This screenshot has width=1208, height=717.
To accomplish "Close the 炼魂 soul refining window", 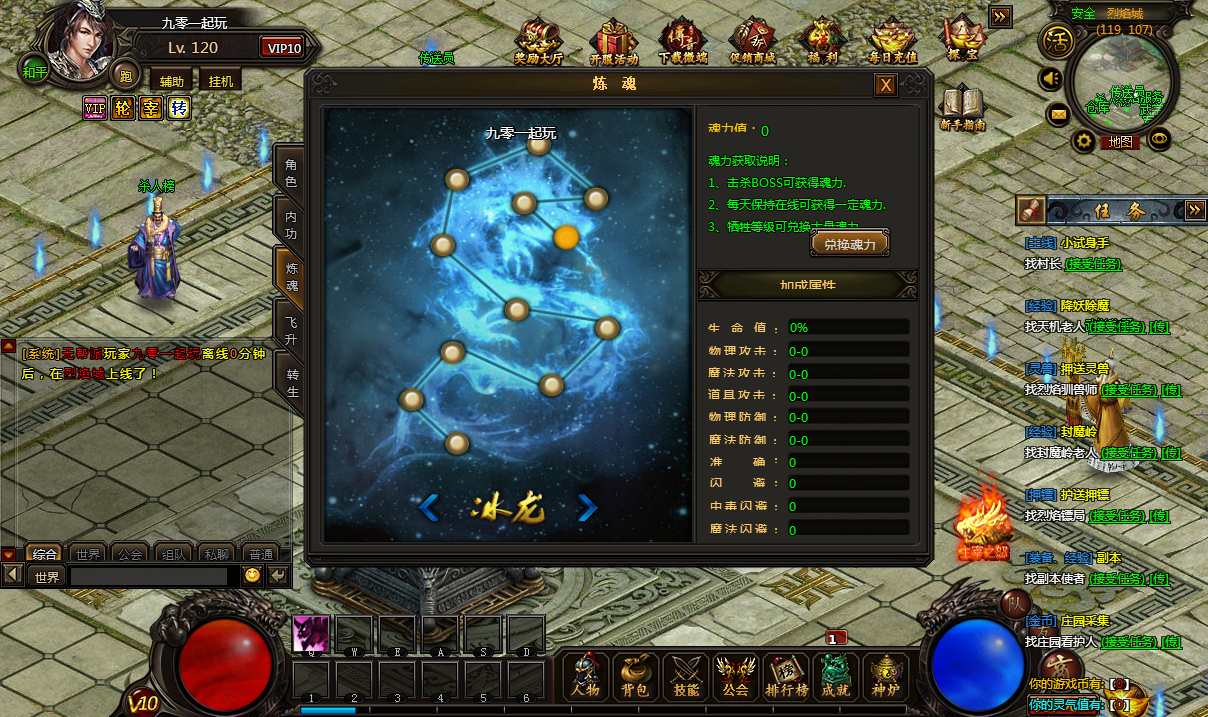I will (x=885, y=85).
